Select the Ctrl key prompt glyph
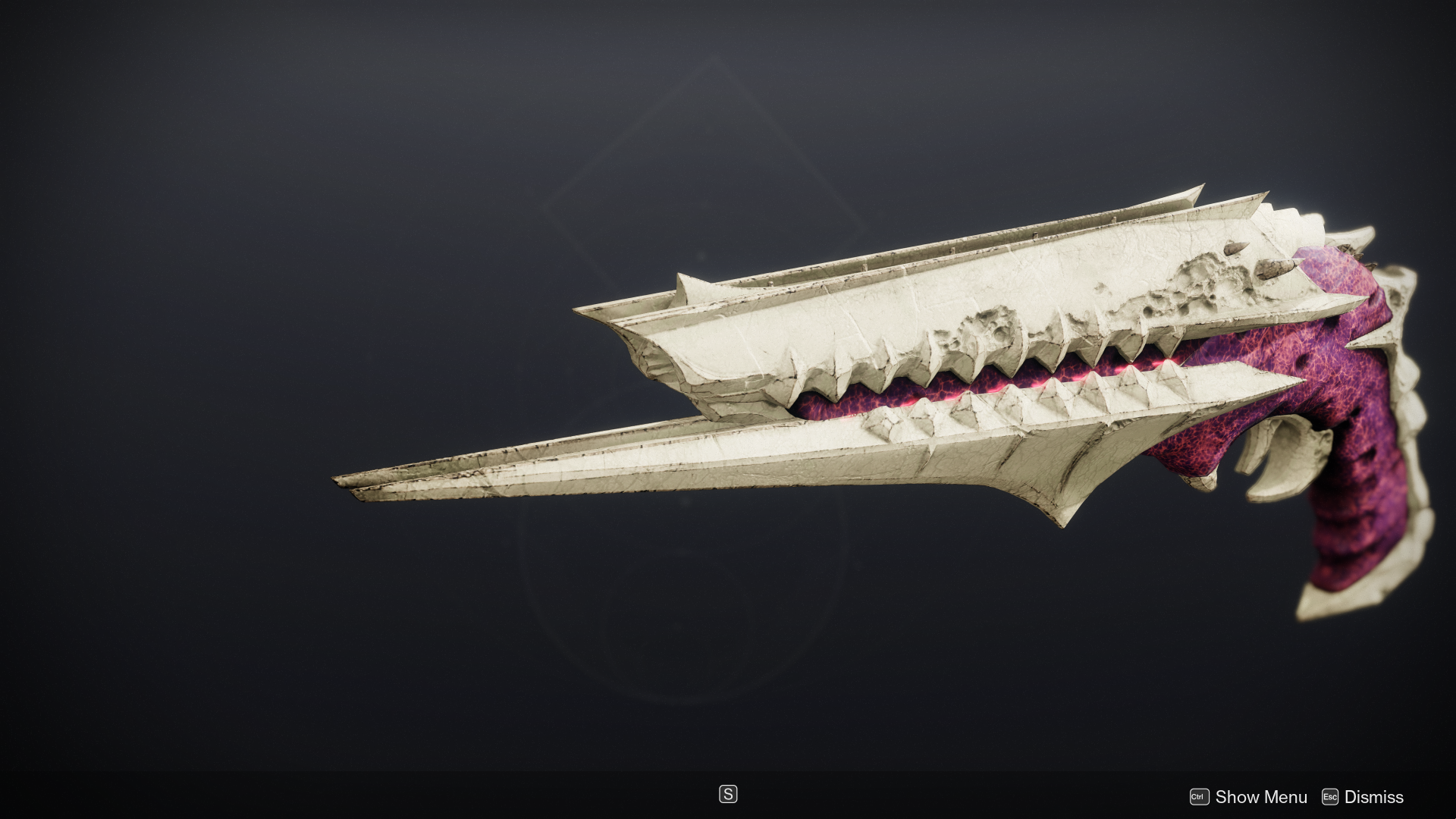The width and height of the screenshot is (1456, 819). pyautogui.click(x=1200, y=797)
